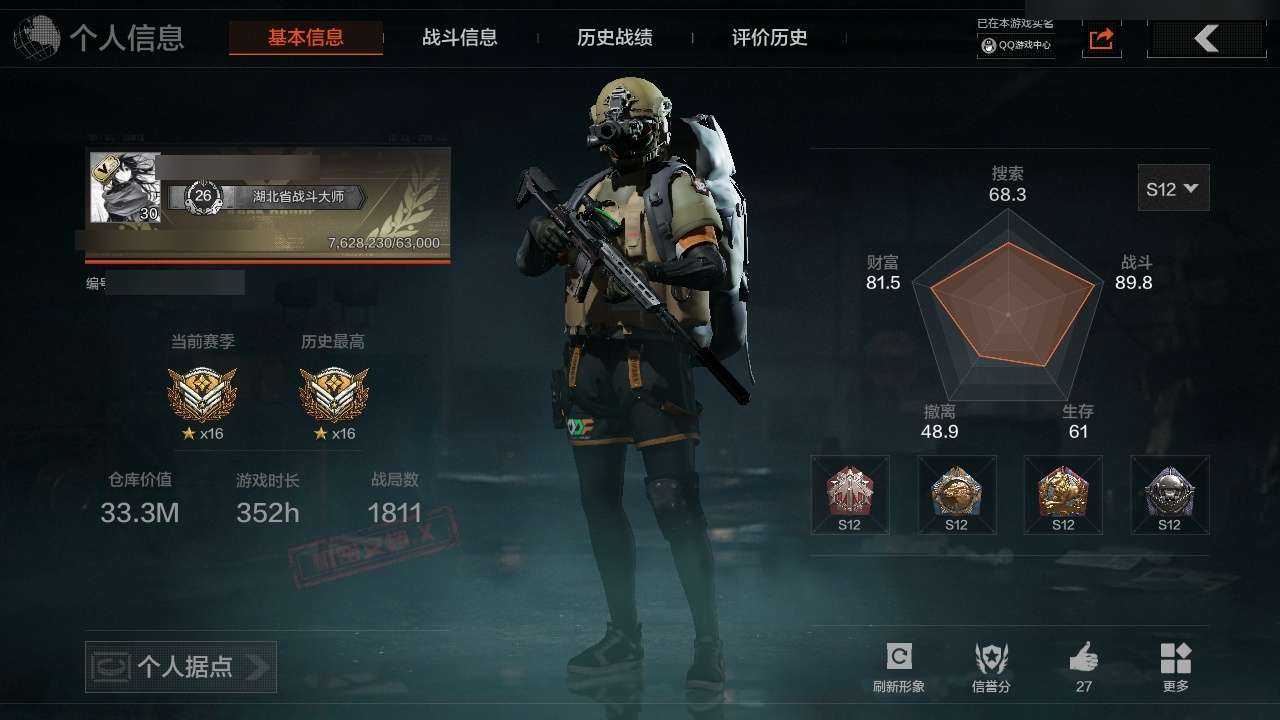
Task: Switch to the 基本信息 tab
Action: click(305, 38)
